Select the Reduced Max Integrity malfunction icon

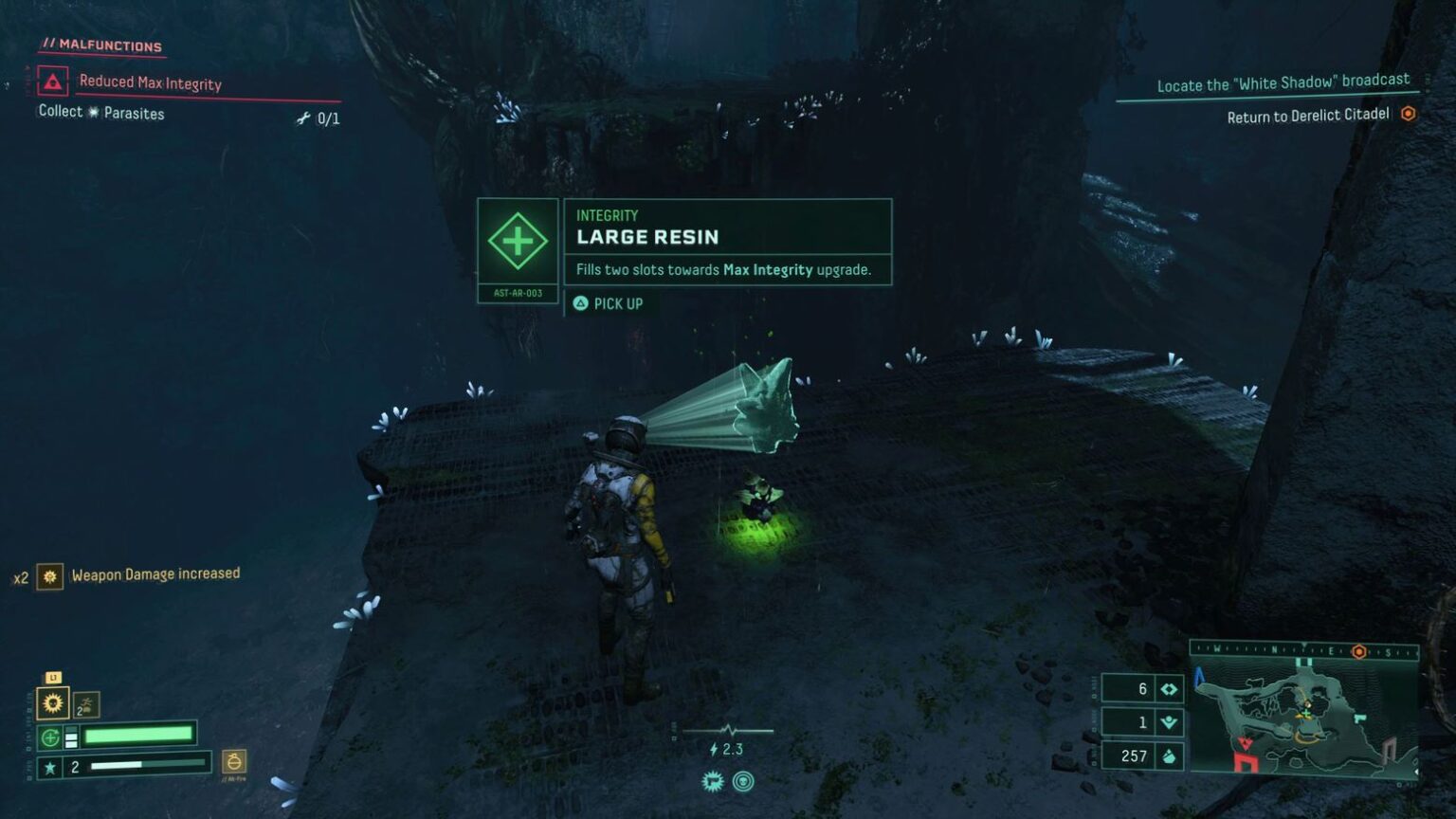(51, 82)
